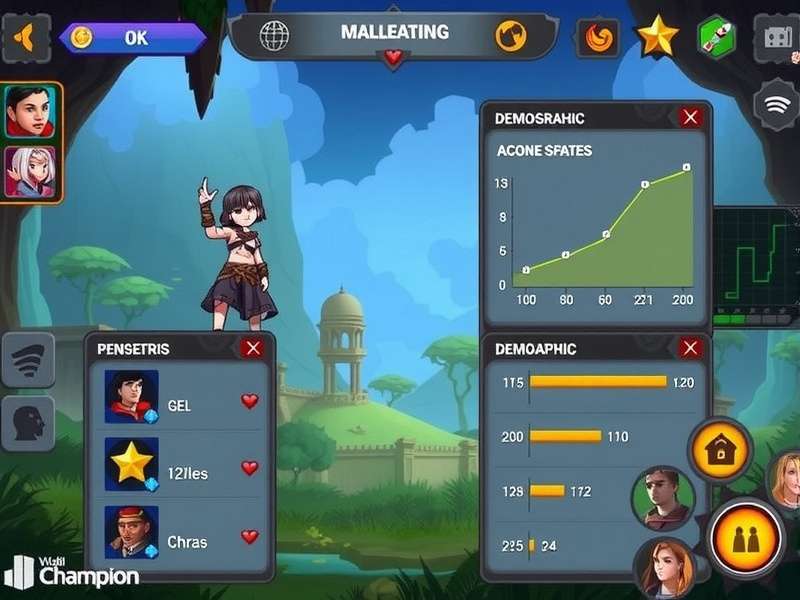The width and height of the screenshot is (800, 600).
Task: Go back with the orange arrow button
Action: [25, 38]
